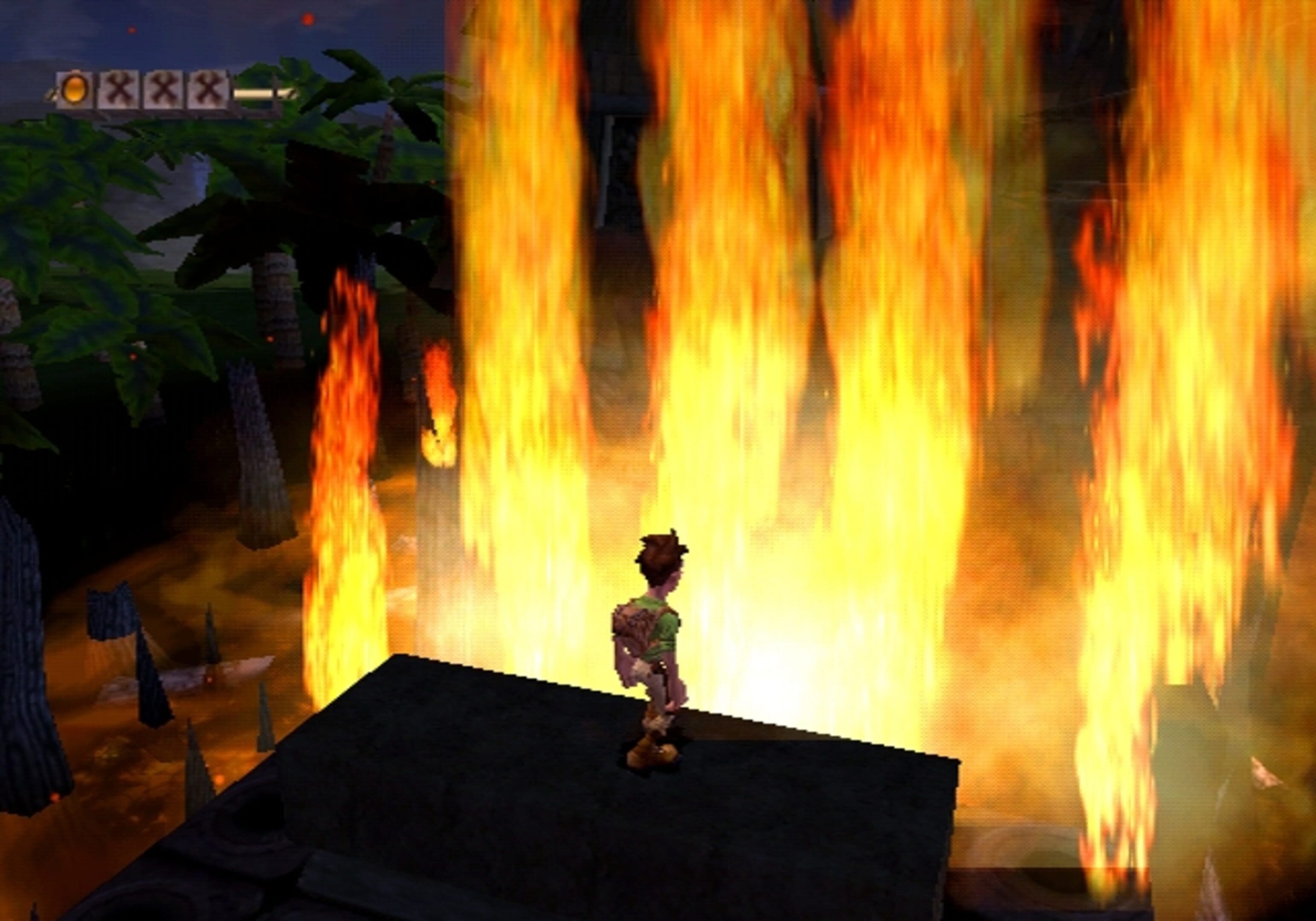
Task: Click the glowing orange gem in the medallion
Action: [x=75, y=90]
